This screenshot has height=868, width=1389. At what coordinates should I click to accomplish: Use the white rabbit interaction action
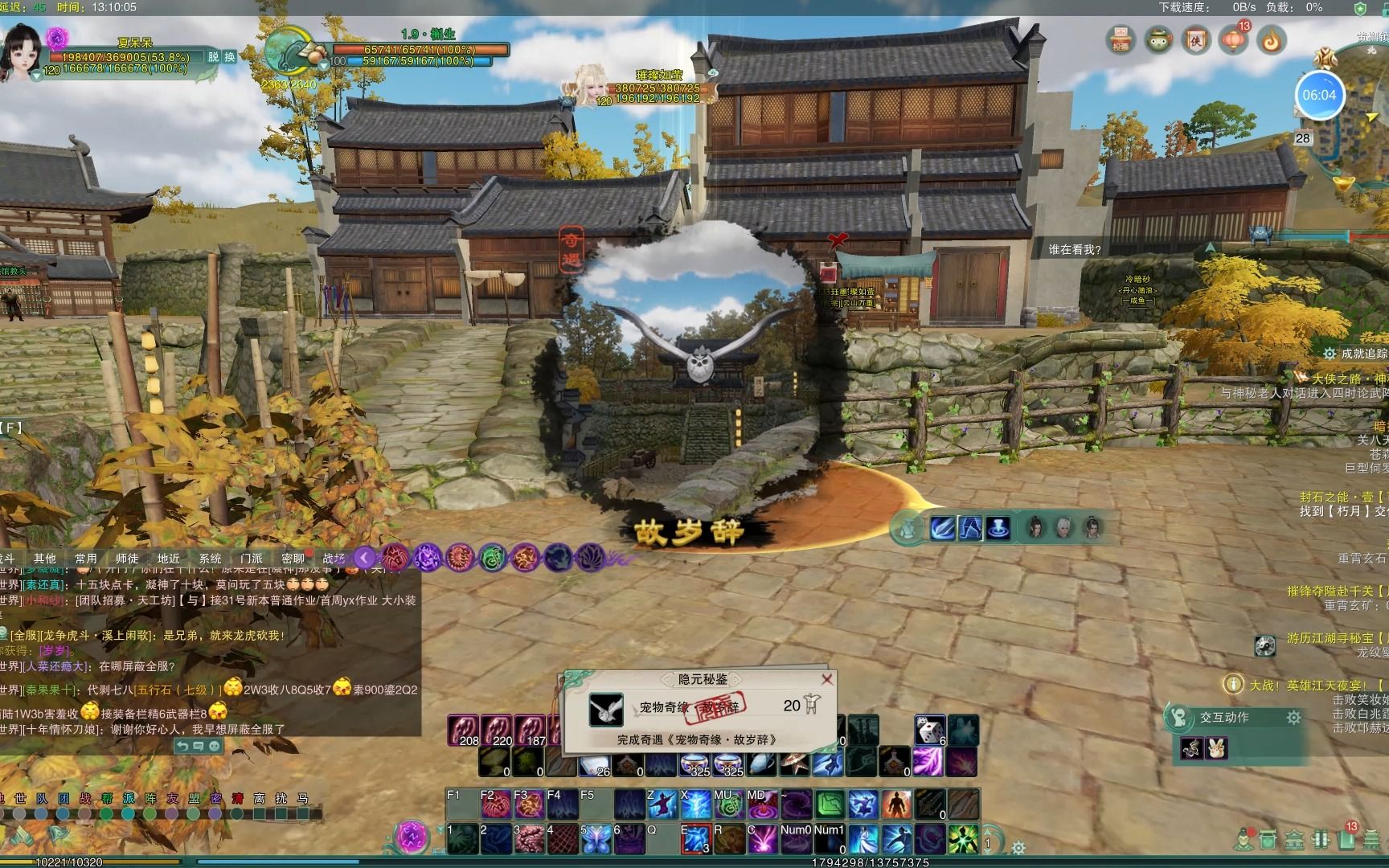click(1218, 748)
